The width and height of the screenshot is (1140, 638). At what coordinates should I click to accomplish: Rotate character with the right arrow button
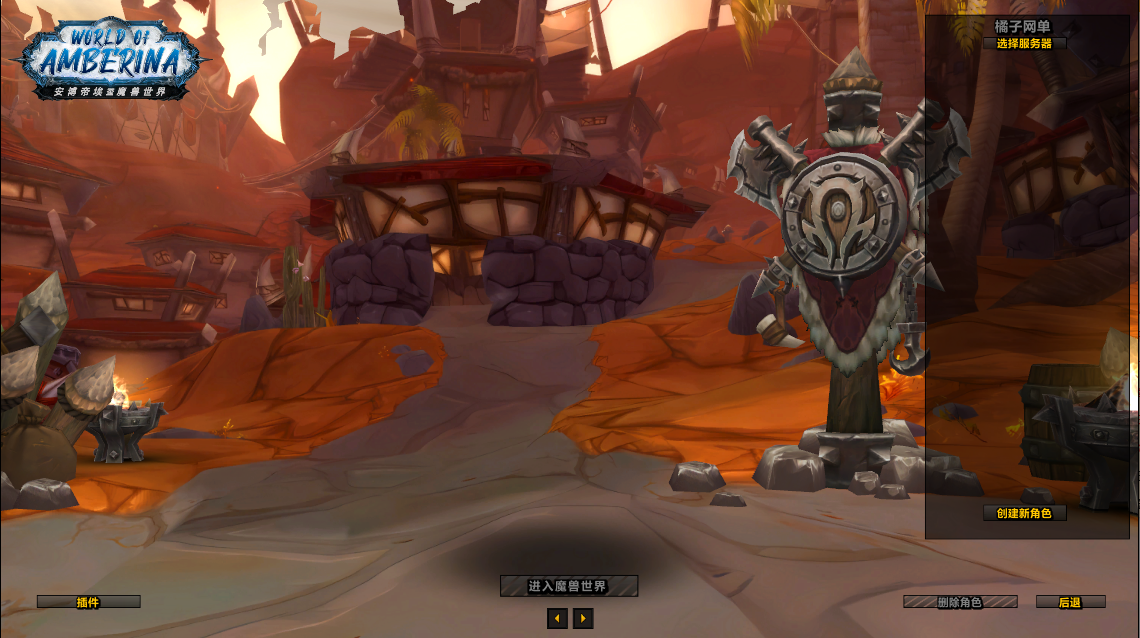(583, 619)
